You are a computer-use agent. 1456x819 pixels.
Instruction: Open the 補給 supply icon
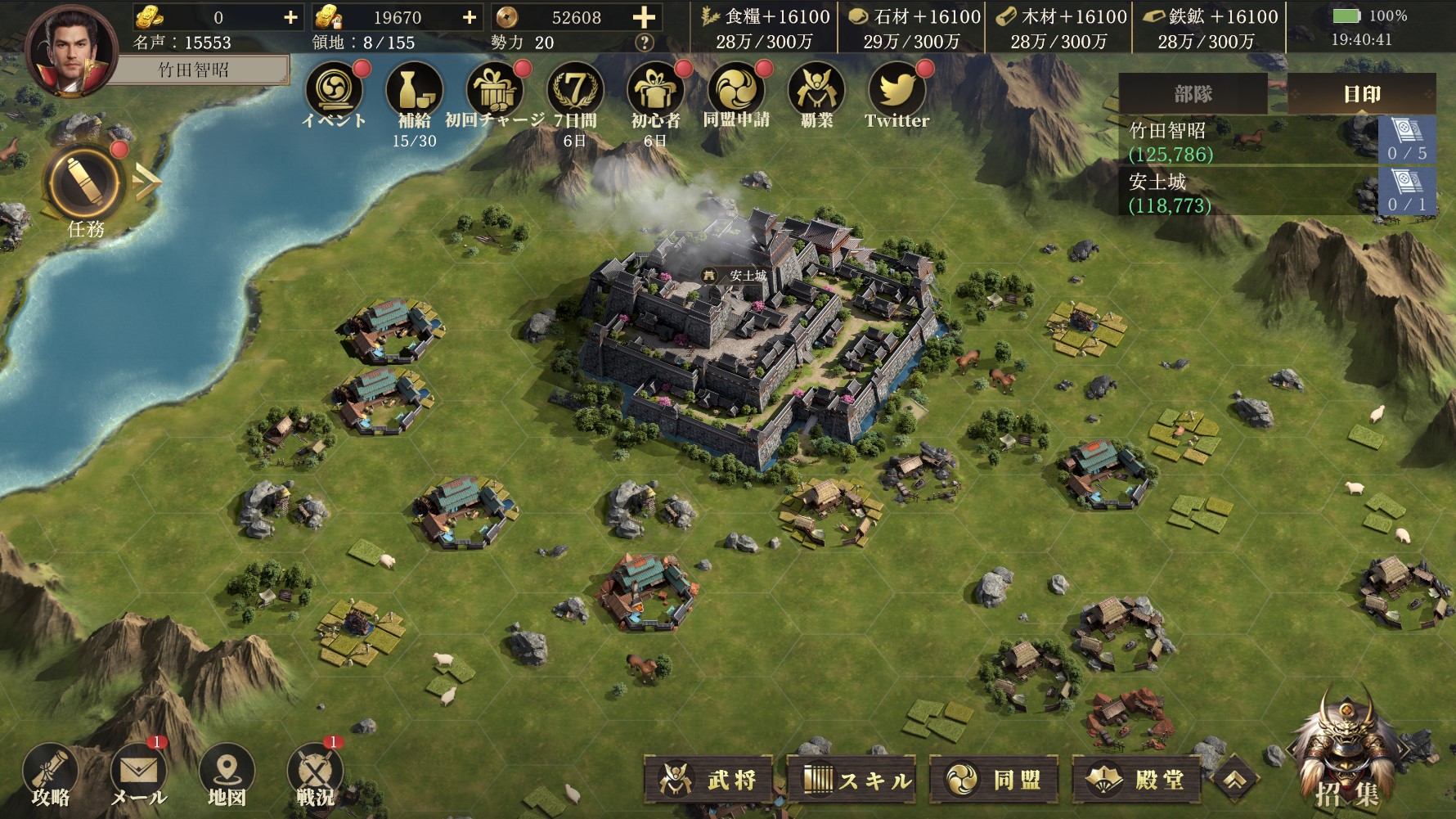pyautogui.click(x=414, y=92)
